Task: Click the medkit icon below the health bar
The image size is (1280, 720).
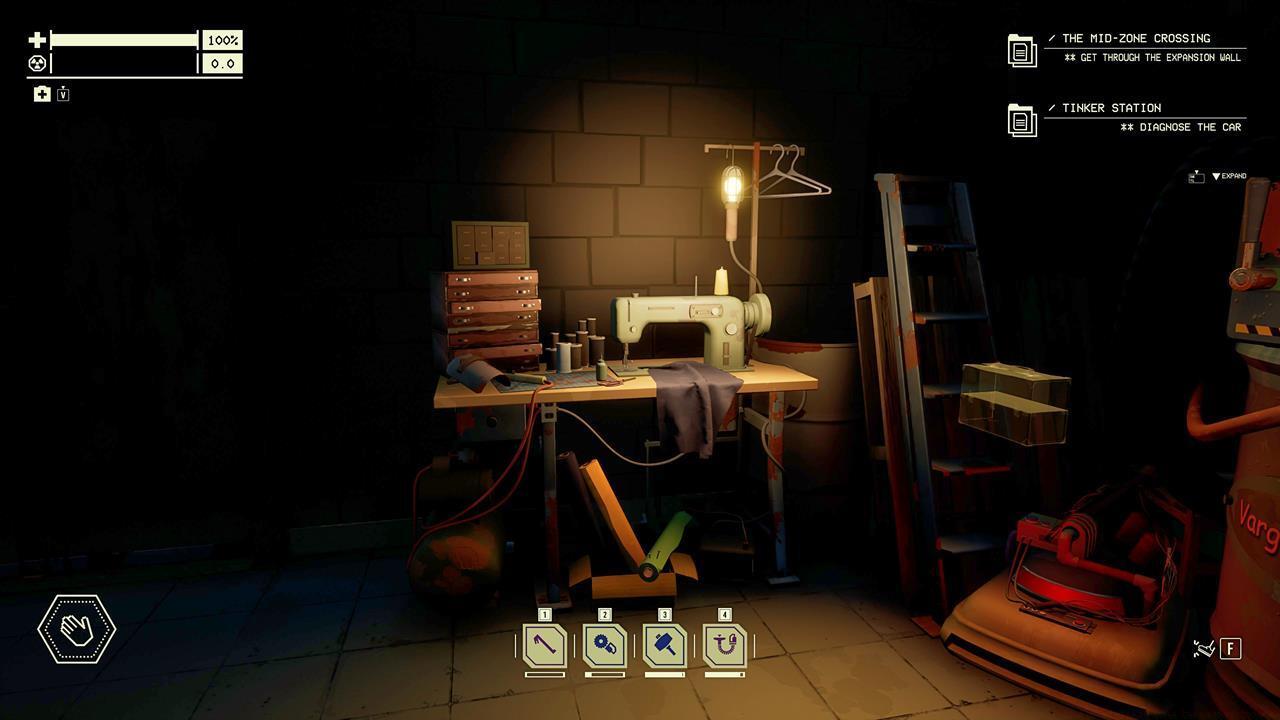Action: pyautogui.click(x=40, y=93)
